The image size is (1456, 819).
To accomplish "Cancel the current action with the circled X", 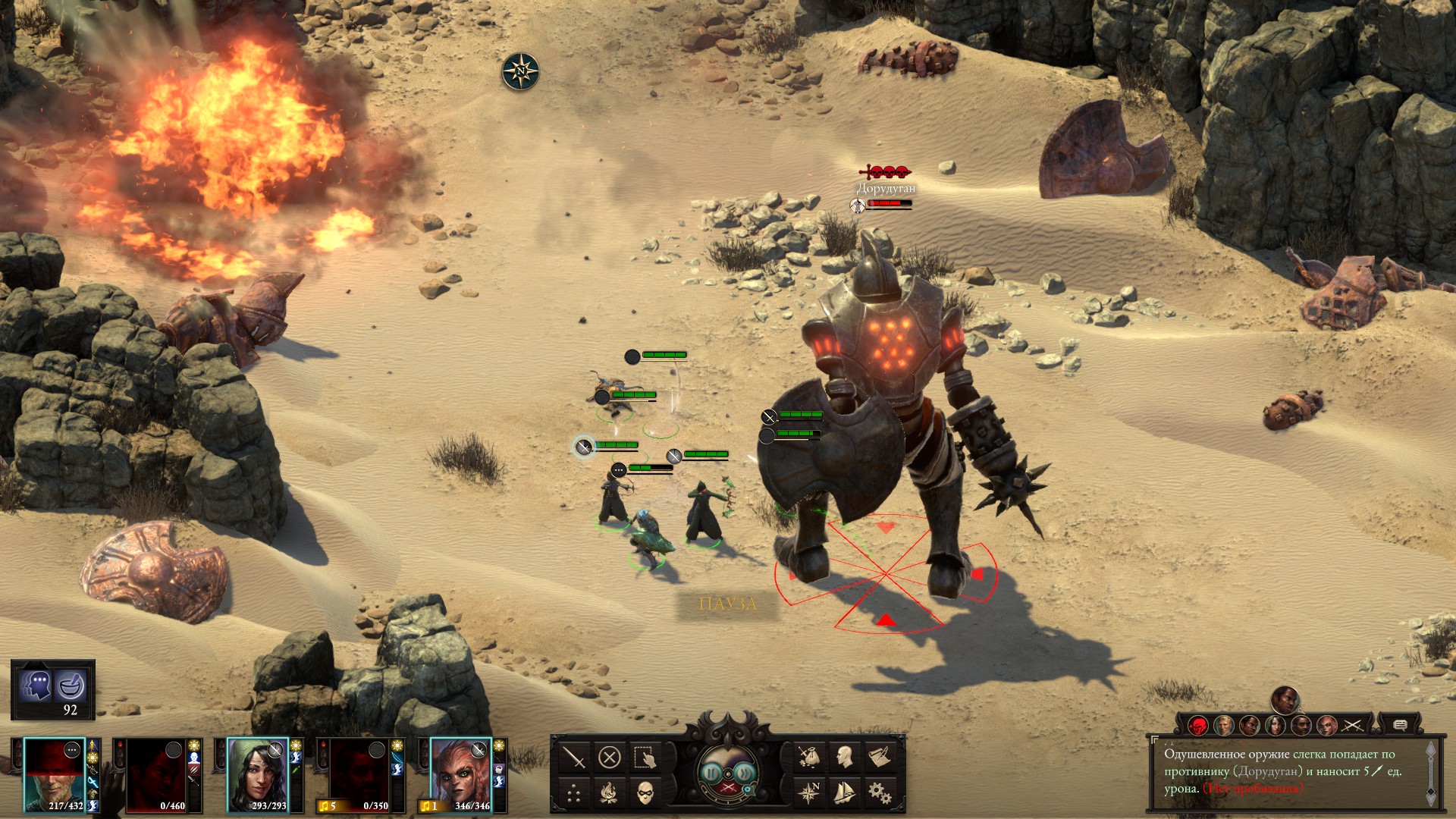I will coord(609,757).
